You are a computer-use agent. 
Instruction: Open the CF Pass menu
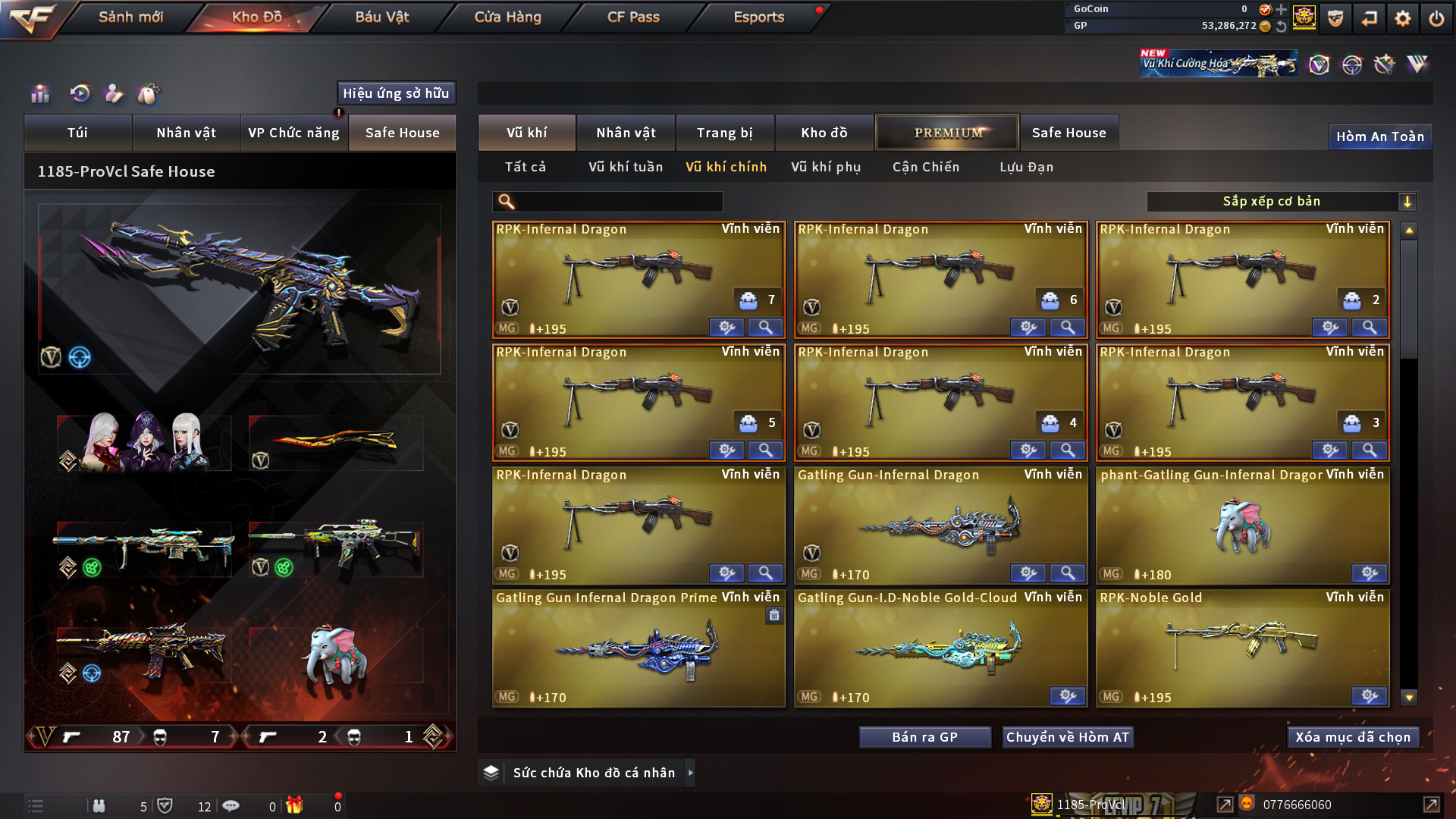(633, 17)
